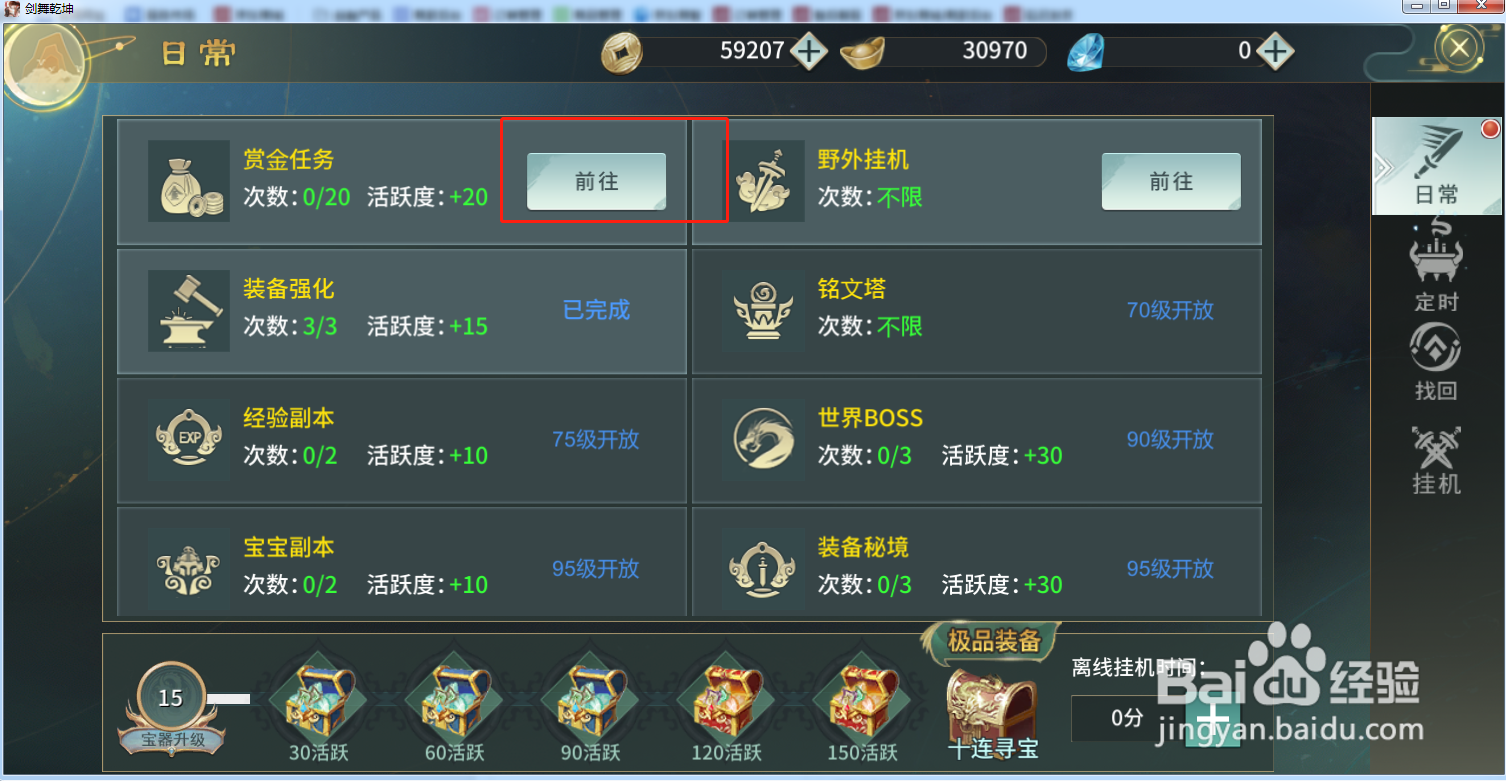Open the 十连寻宝 treasure chest
The image size is (1506, 781).
coord(991,703)
